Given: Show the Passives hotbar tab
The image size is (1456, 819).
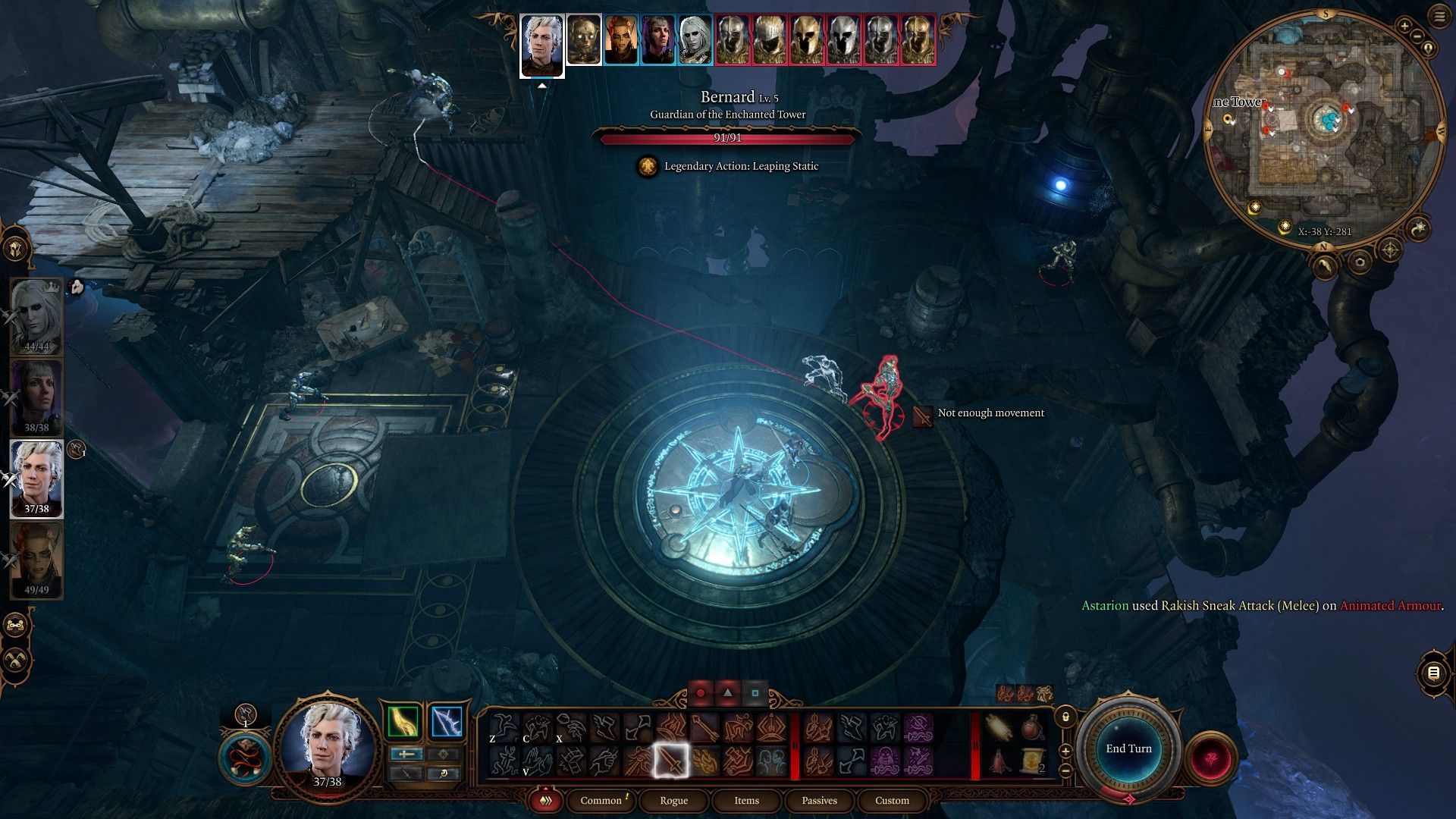Looking at the screenshot, I should [x=819, y=800].
